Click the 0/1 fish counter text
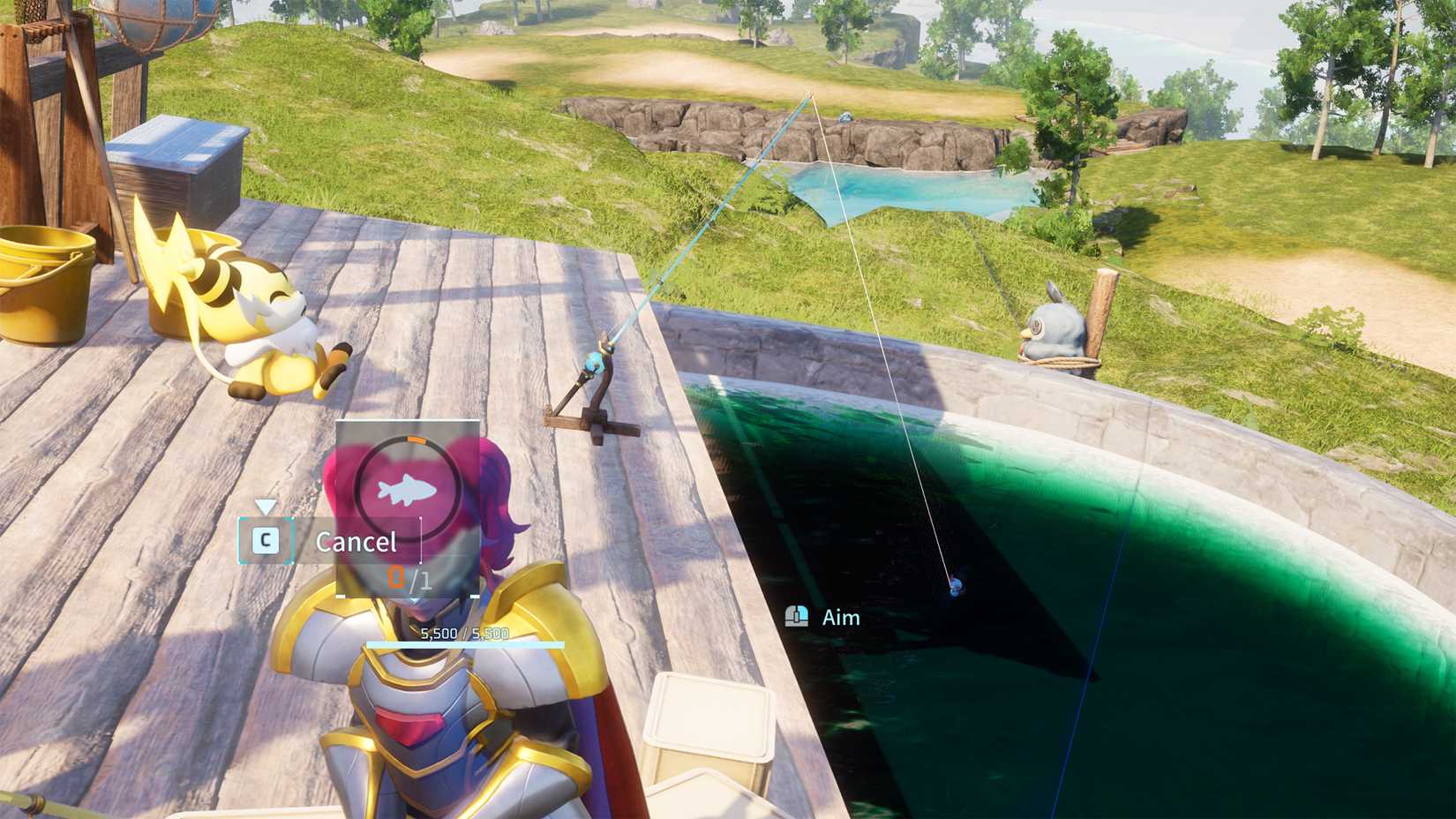Image resolution: width=1456 pixels, height=819 pixels. (x=408, y=579)
